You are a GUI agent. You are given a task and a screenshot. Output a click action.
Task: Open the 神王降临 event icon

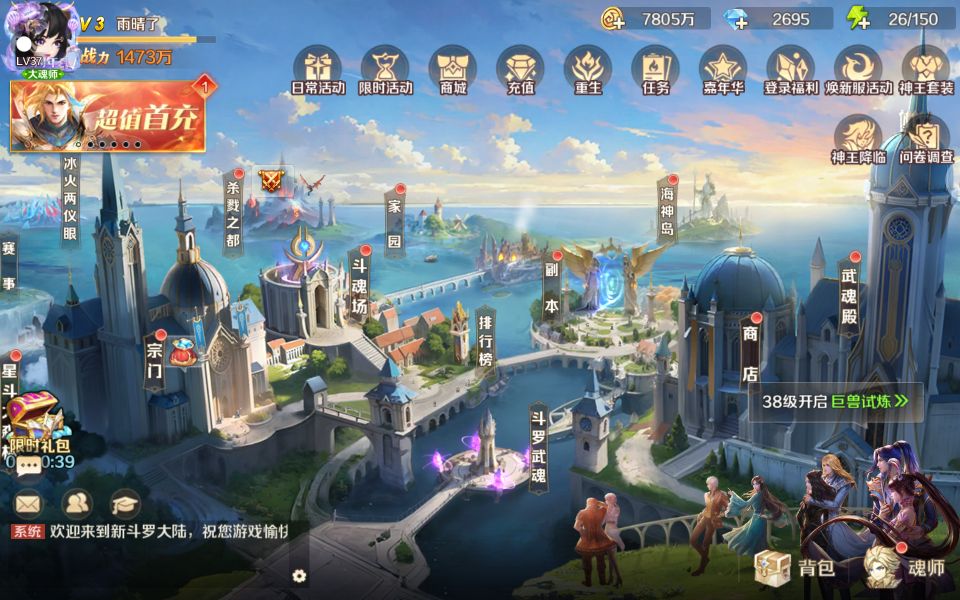coord(858,138)
